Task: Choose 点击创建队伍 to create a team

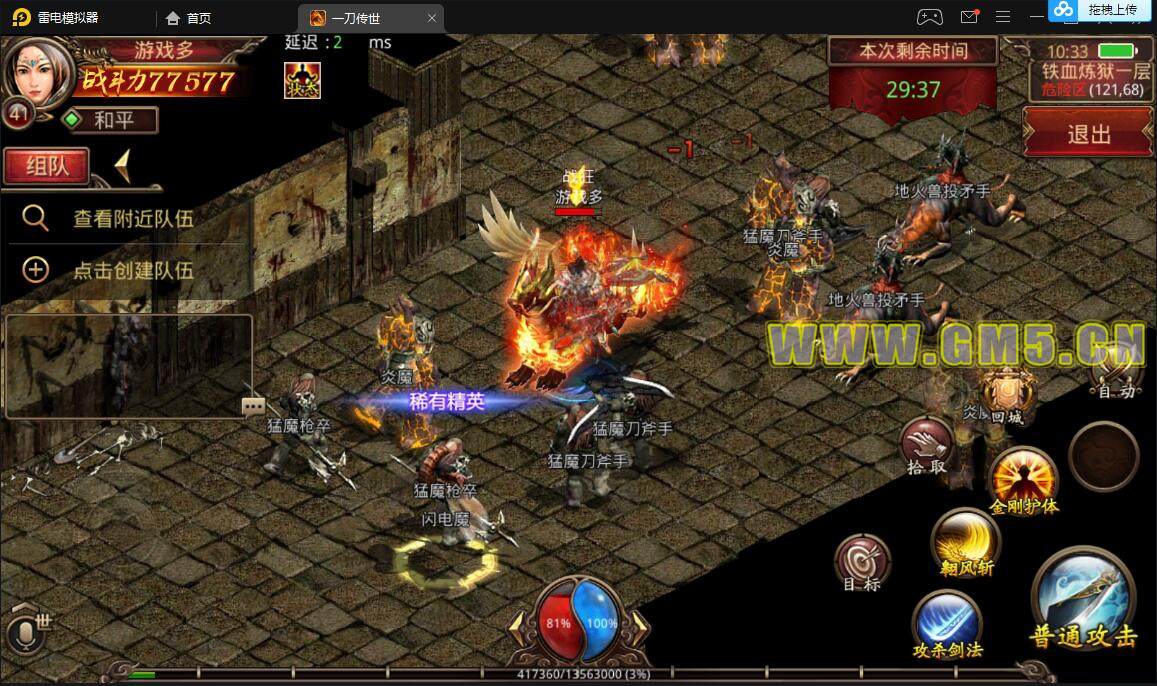Action: click(x=132, y=270)
